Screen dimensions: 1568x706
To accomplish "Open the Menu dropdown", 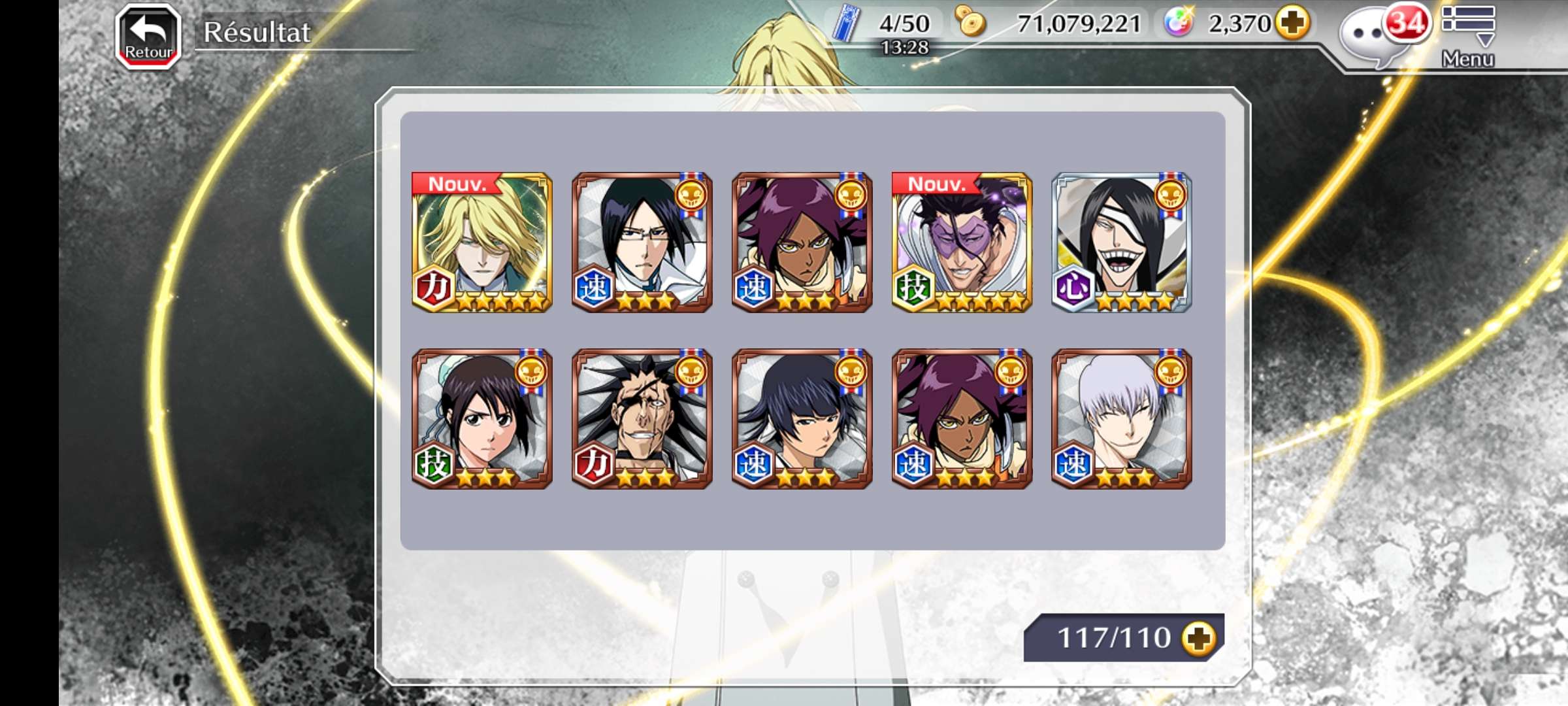I will 1467,37.
